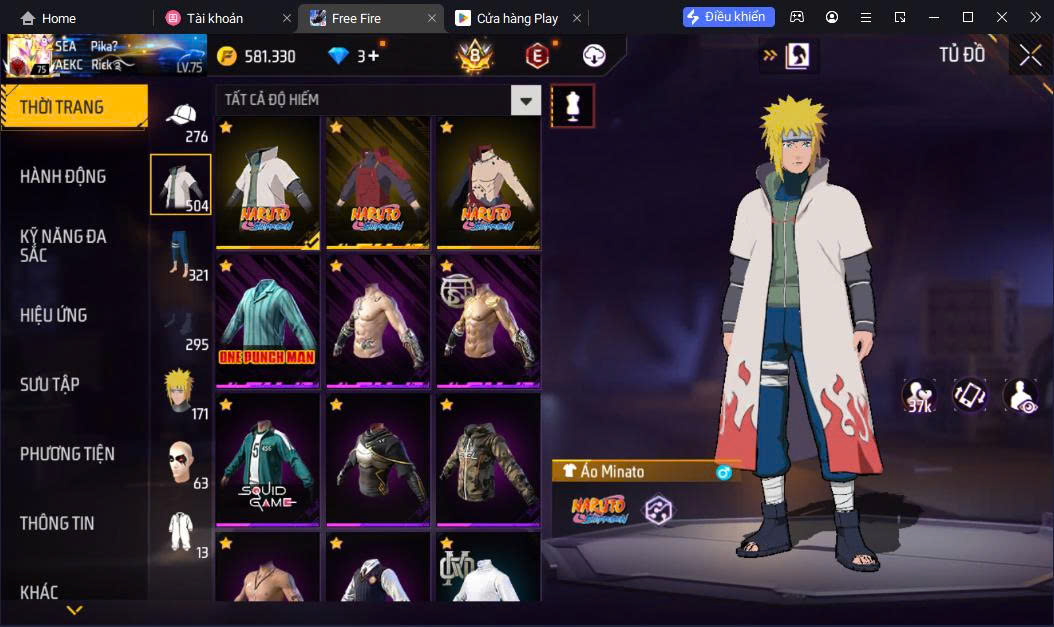Viewport: 1054px width, 627px height.
Task: Open the Thông Tin section
Action: click(x=58, y=523)
